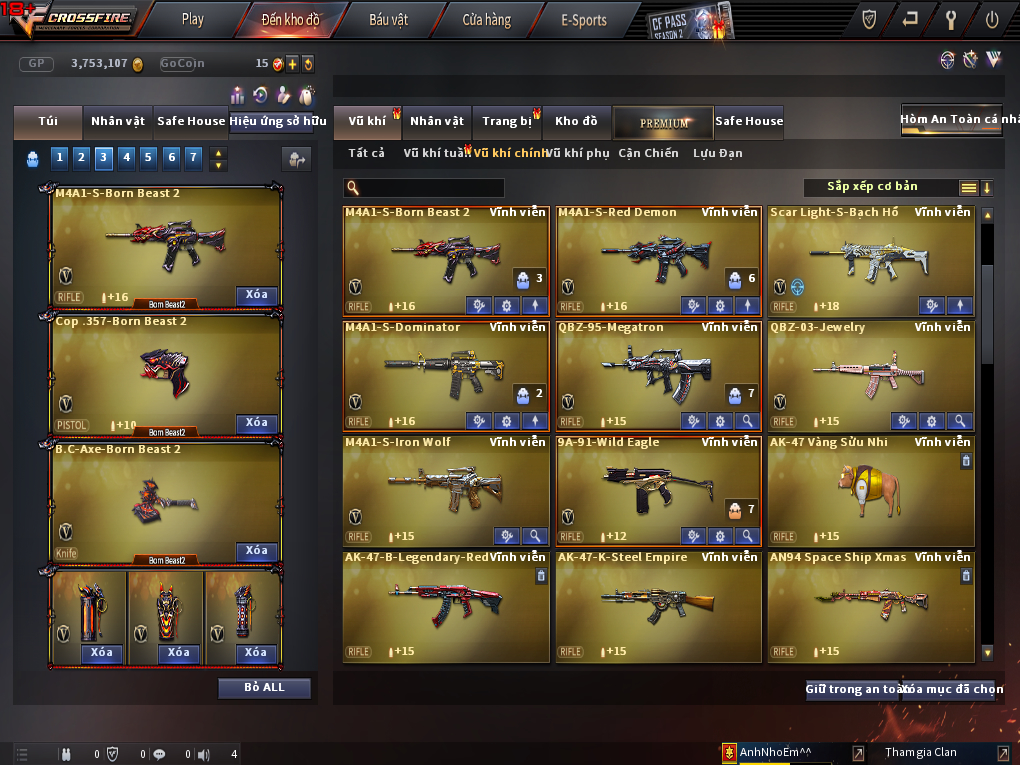Click the power exit button
The width and height of the screenshot is (1020, 765).
(x=991, y=18)
